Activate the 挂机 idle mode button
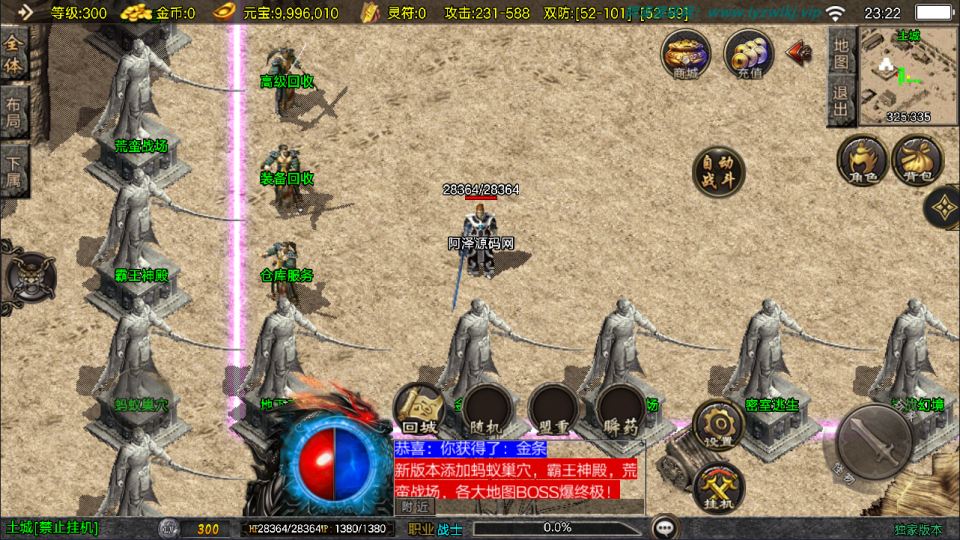960x540 pixels. (x=718, y=487)
